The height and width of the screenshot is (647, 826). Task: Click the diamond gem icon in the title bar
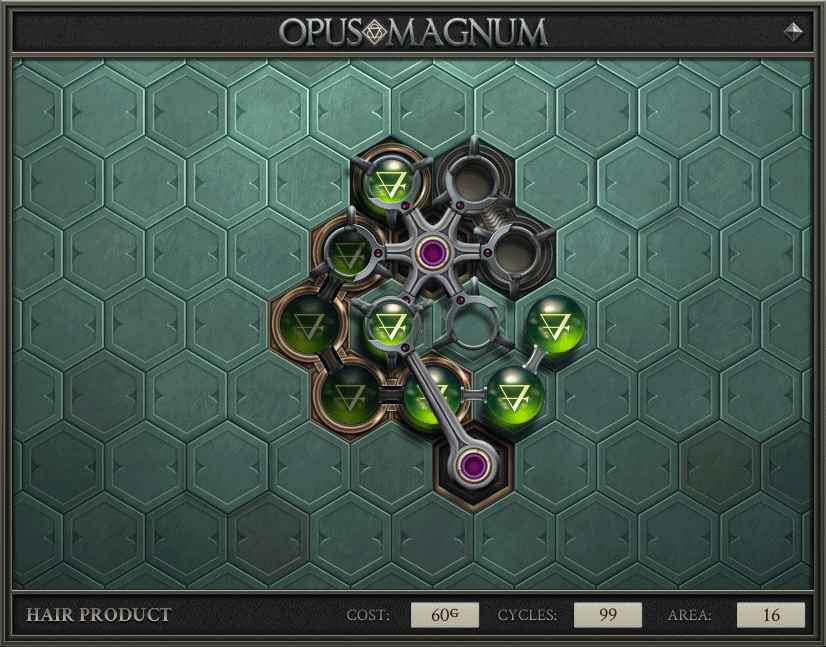click(793, 31)
